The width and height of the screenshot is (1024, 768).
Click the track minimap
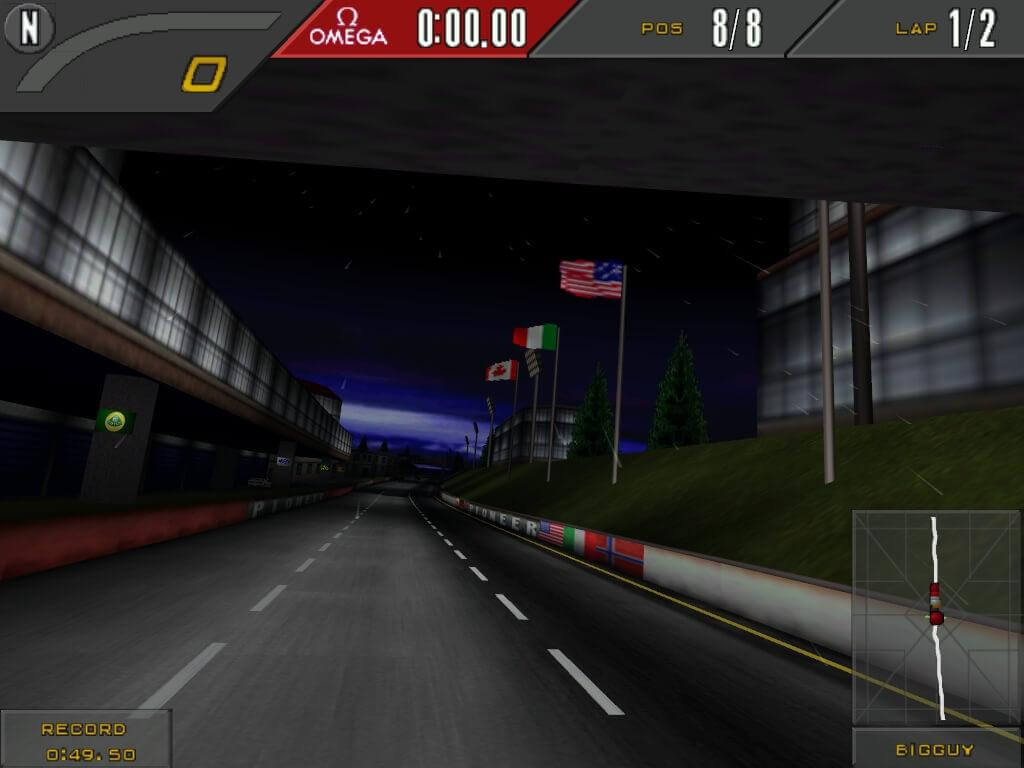pyautogui.click(x=937, y=617)
